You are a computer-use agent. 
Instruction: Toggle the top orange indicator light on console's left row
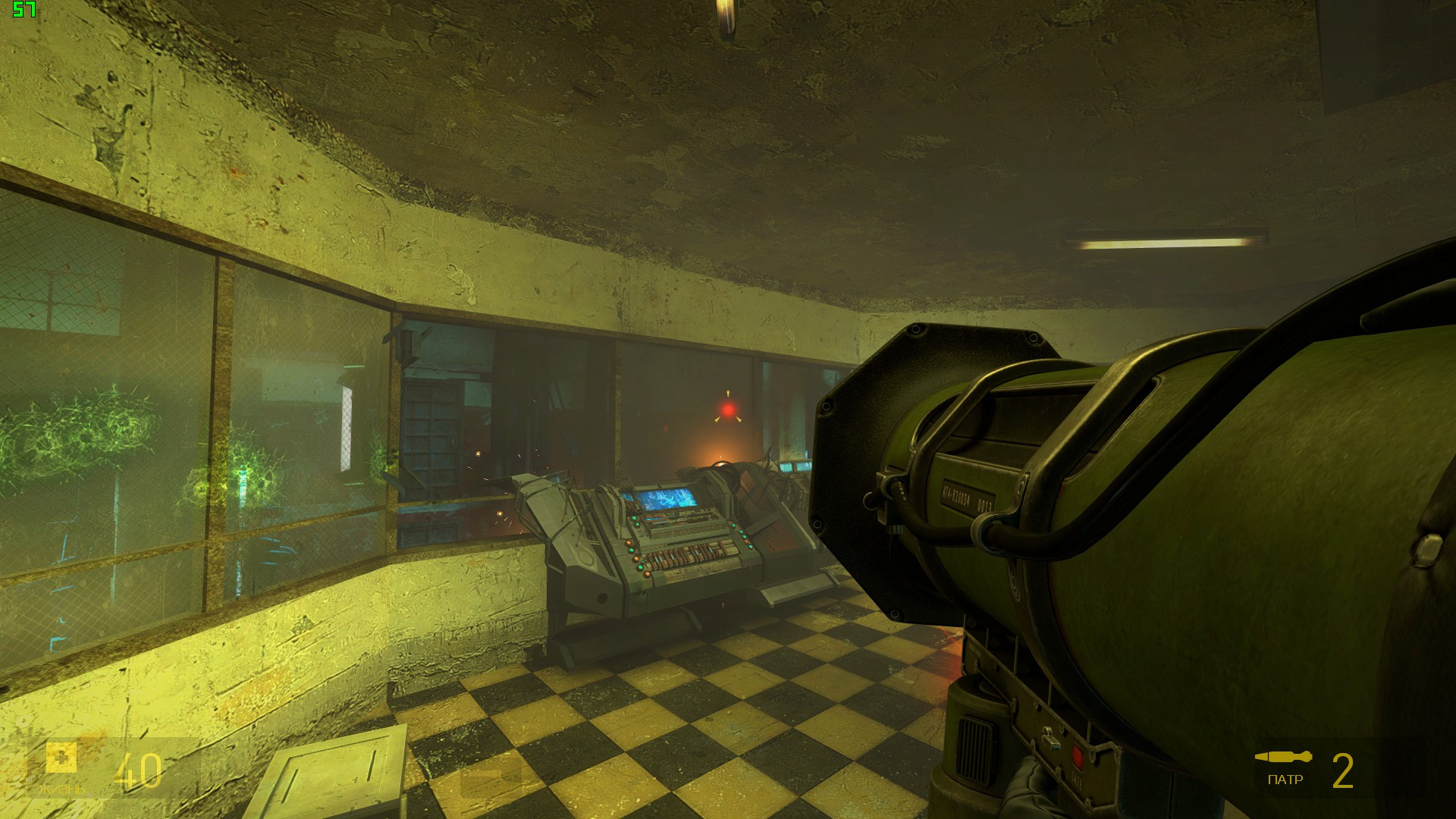coord(628,541)
